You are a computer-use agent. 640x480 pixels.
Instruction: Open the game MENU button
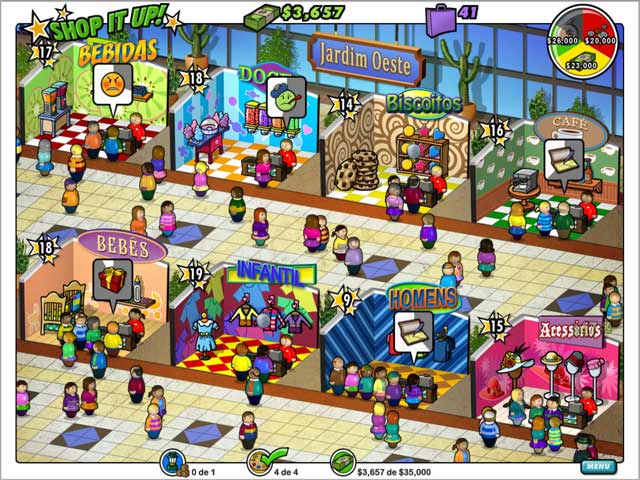click(597, 466)
